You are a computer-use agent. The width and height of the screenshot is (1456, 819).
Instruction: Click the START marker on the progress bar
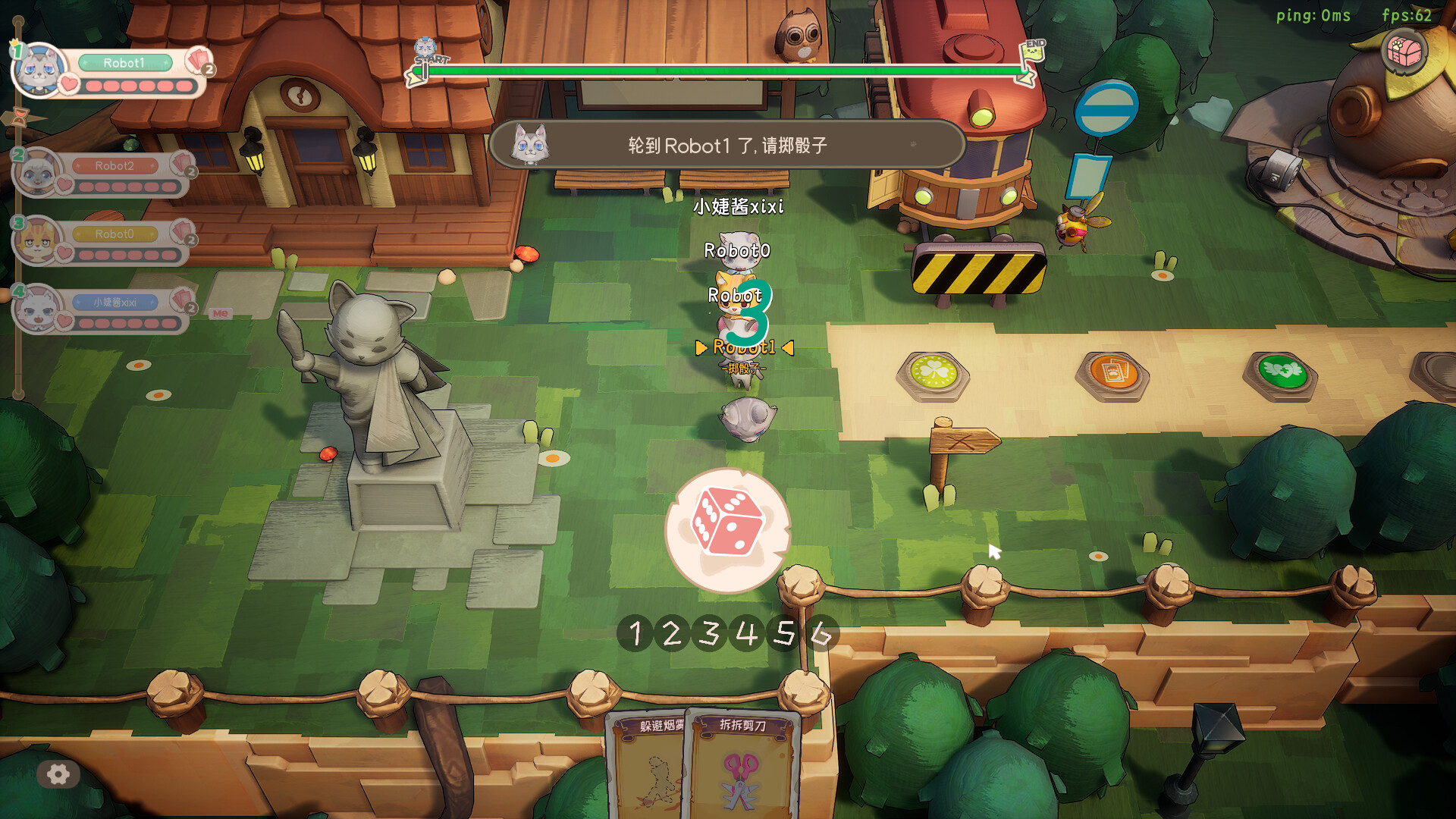pos(431,61)
